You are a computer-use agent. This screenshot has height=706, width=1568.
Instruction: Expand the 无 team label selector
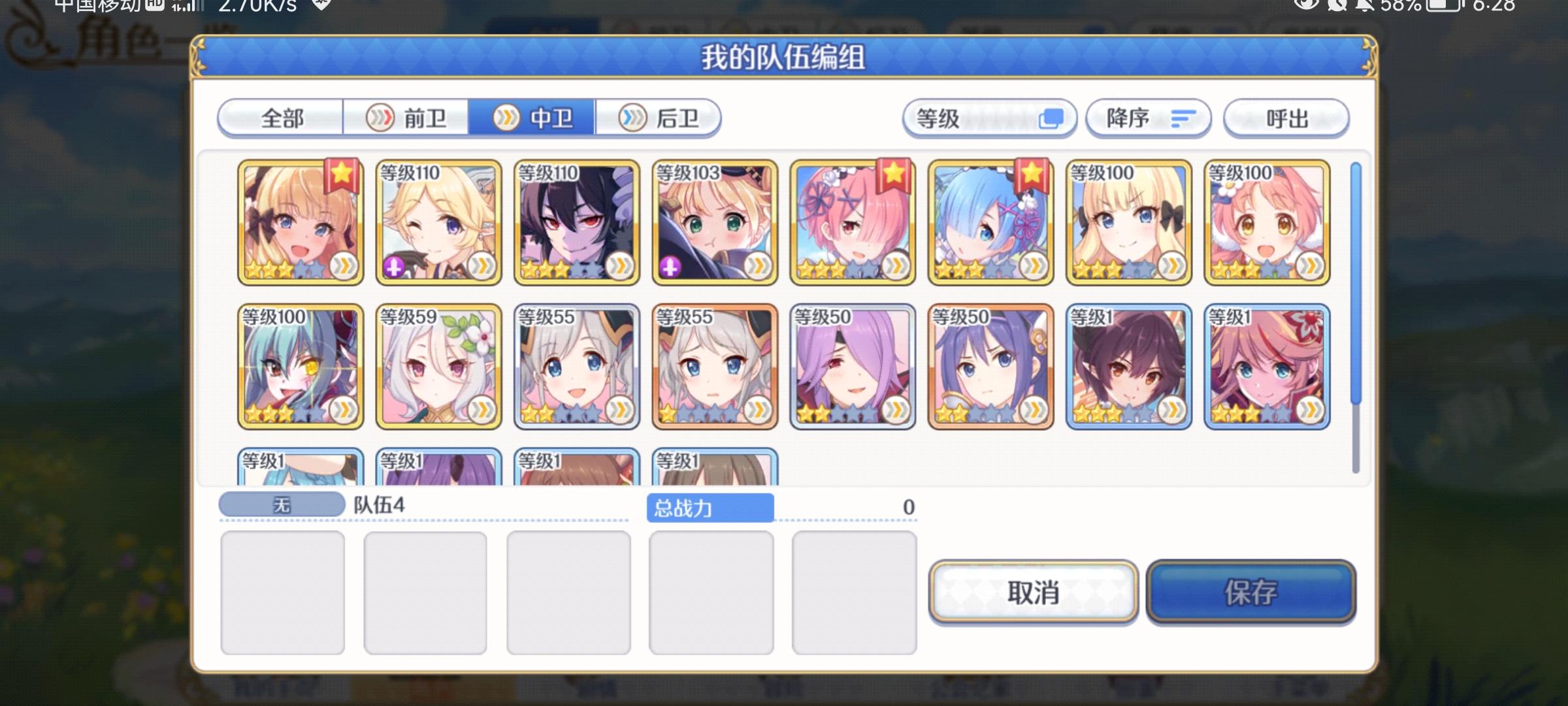[x=281, y=503]
